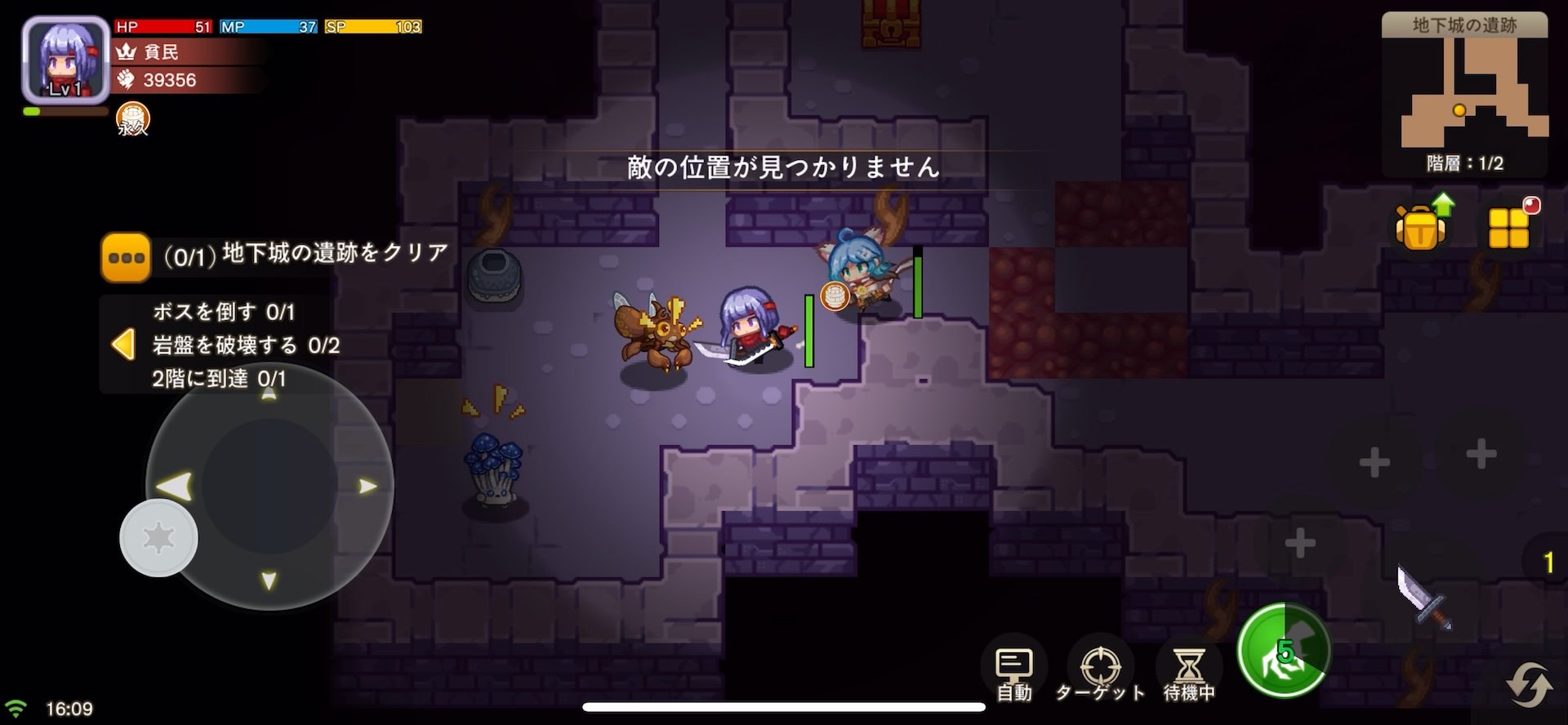Select the ボスを倒す 0/1 objective
This screenshot has width=1568, height=725.
222,312
